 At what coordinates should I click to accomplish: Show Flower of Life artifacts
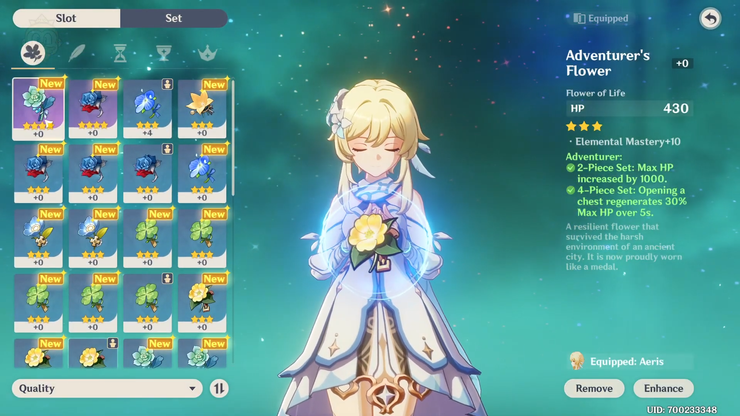[33, 53]
